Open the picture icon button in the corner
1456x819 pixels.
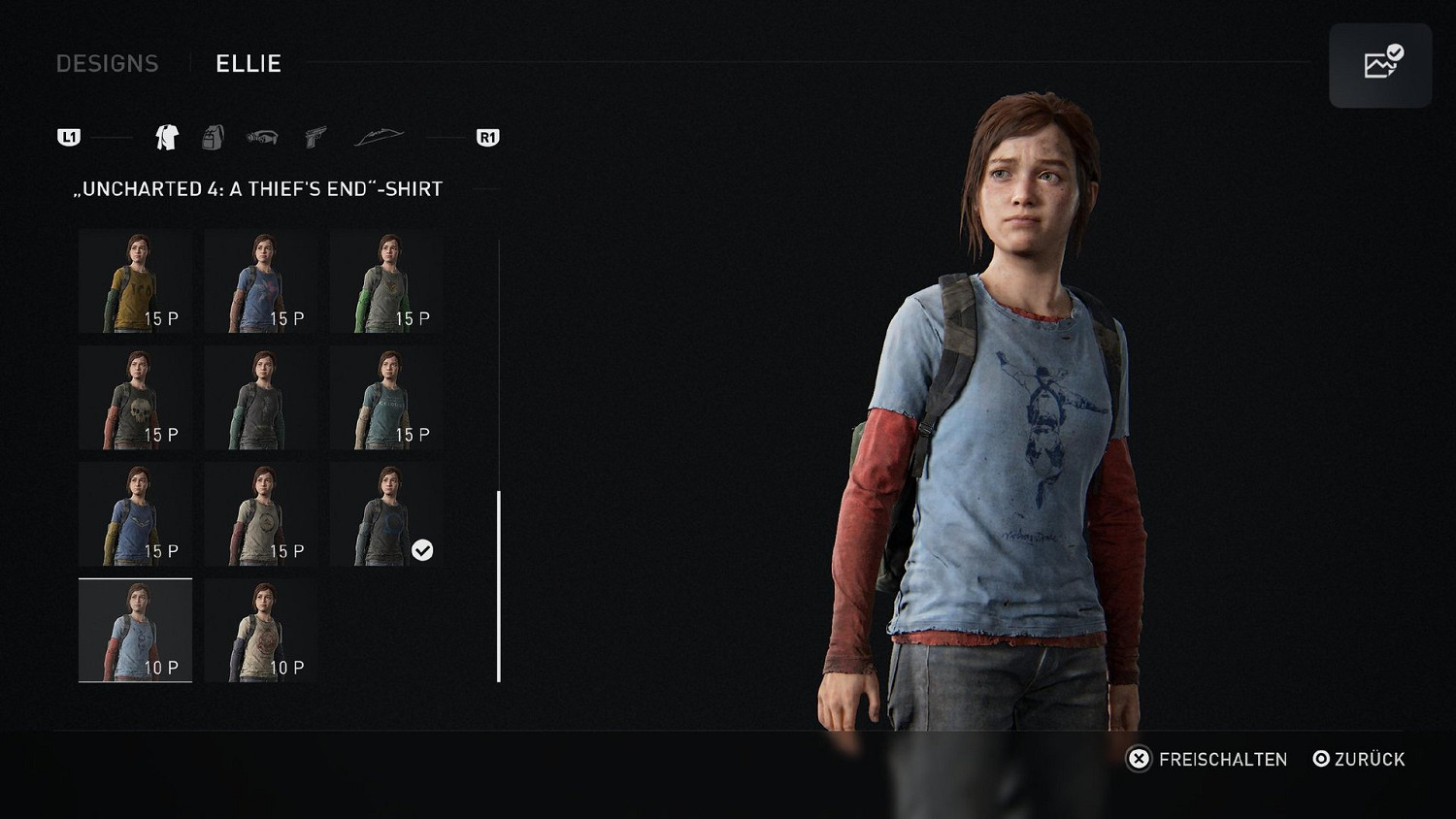point(1380,65)
